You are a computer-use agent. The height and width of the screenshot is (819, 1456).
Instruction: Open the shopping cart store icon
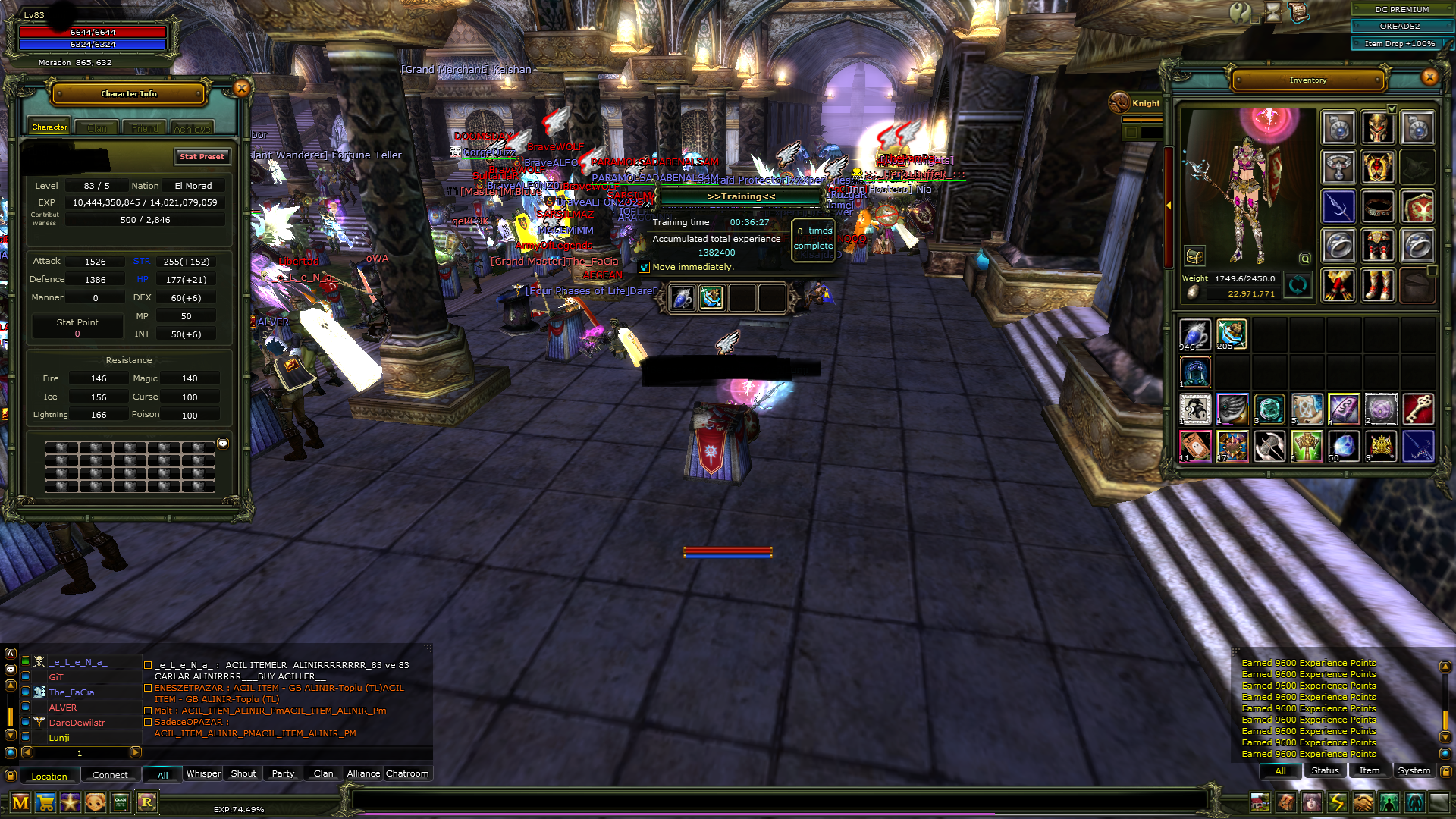[x=45, y=802]
